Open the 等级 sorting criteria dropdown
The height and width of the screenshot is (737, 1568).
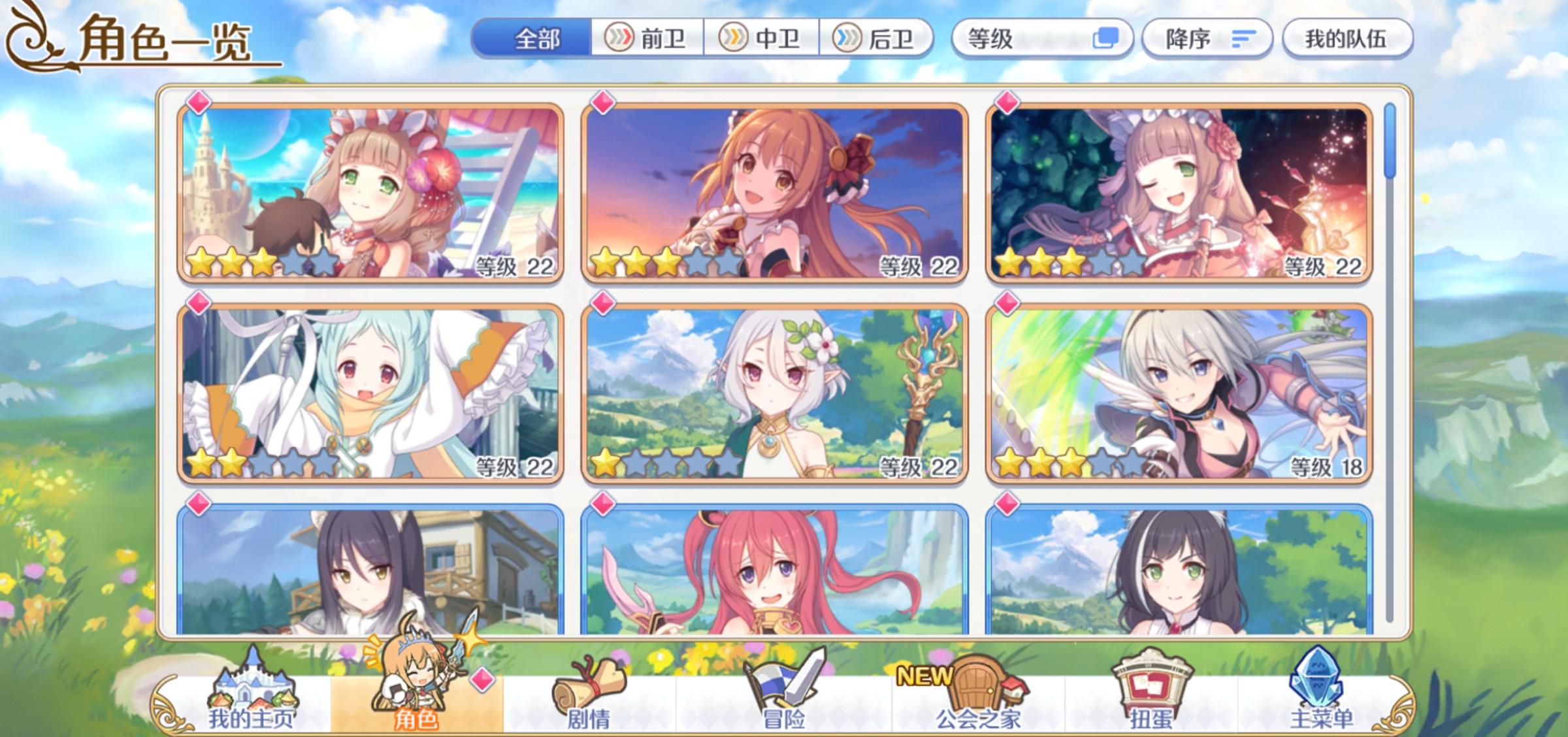[x=1019, y=39]
